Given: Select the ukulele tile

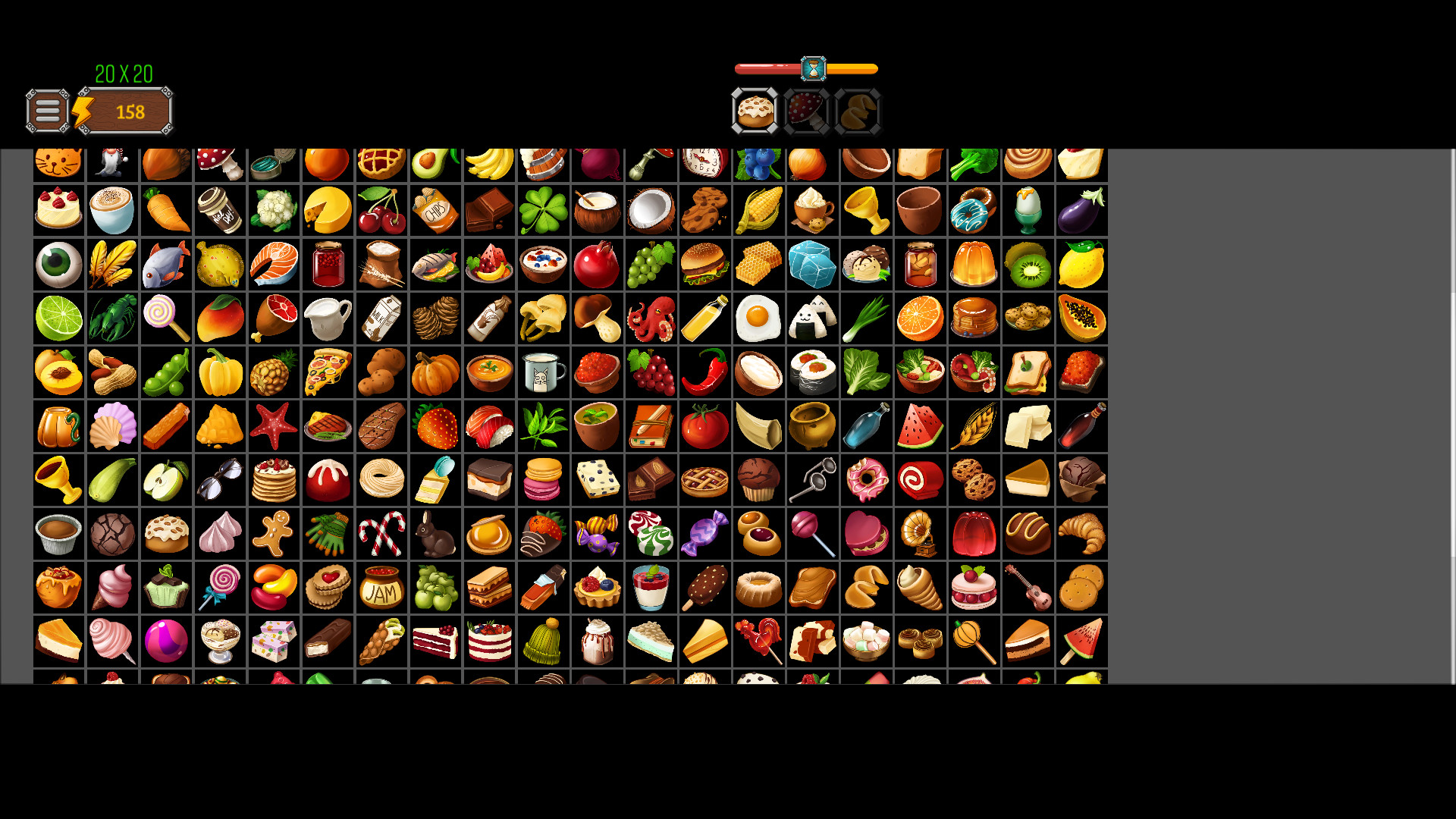Looking at the screenshot, I should pyautogui.click(x=1028, y=588).
